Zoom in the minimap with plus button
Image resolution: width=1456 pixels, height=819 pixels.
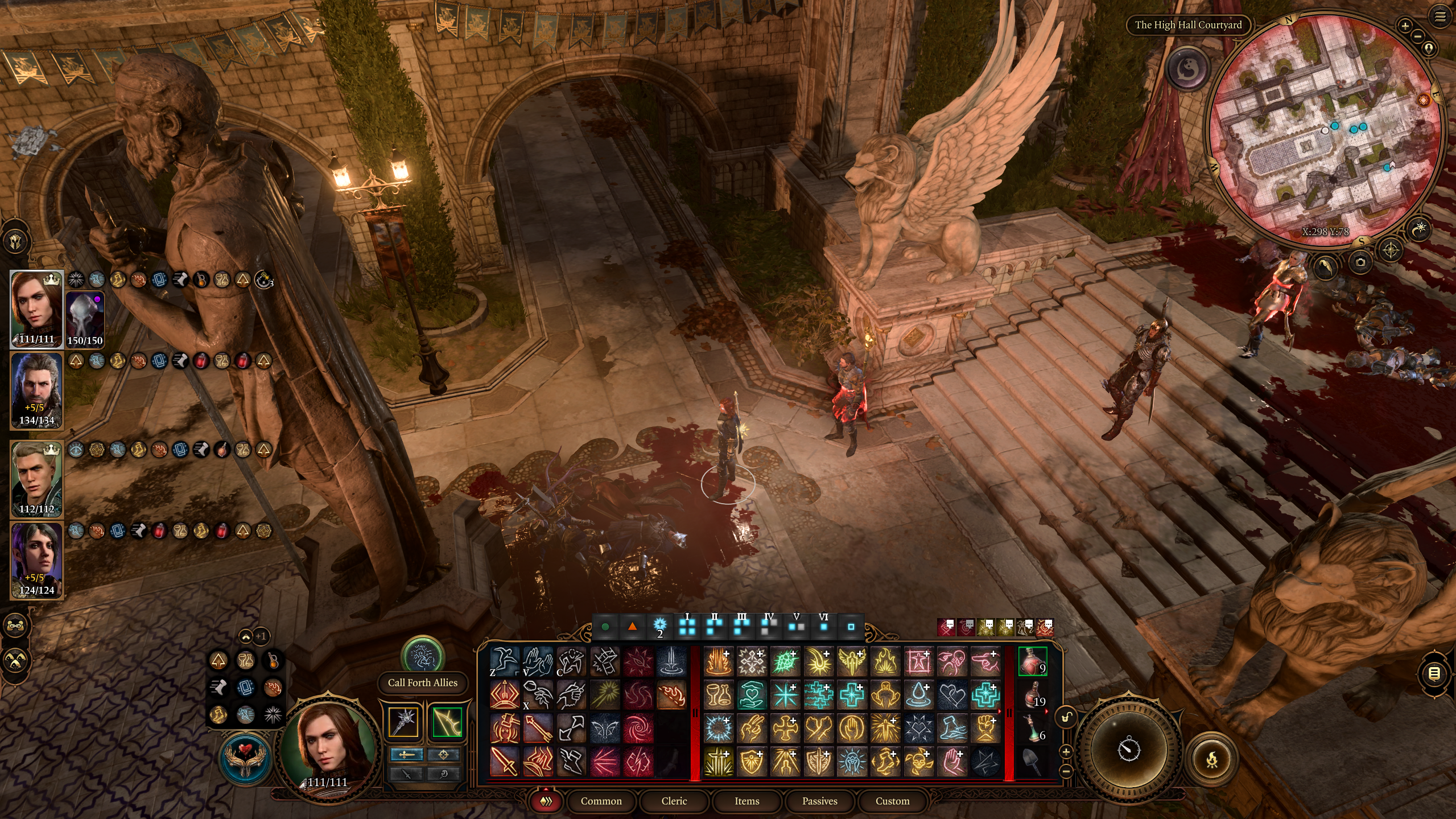(1405, 26)
